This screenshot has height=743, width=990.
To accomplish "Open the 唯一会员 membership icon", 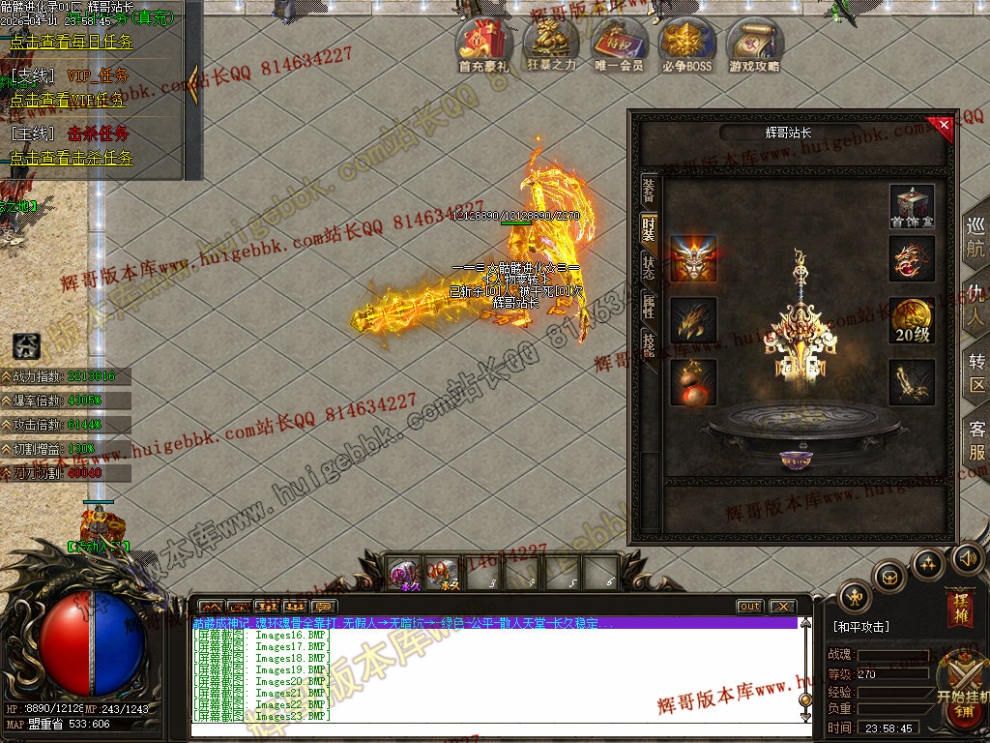I will (x=618, y=45).
